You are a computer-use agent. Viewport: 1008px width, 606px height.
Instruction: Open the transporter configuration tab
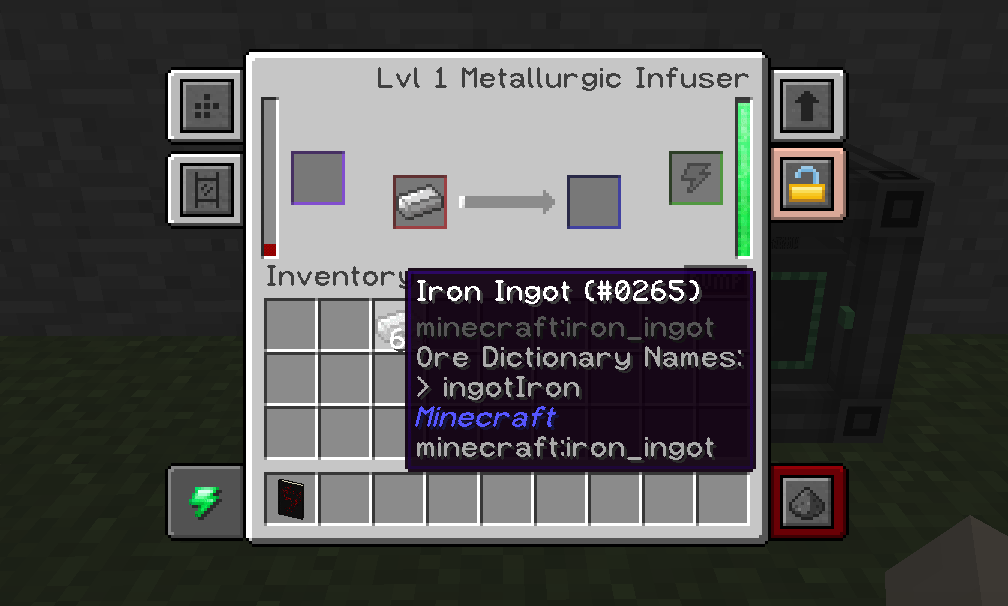click(x=207, y=187)
